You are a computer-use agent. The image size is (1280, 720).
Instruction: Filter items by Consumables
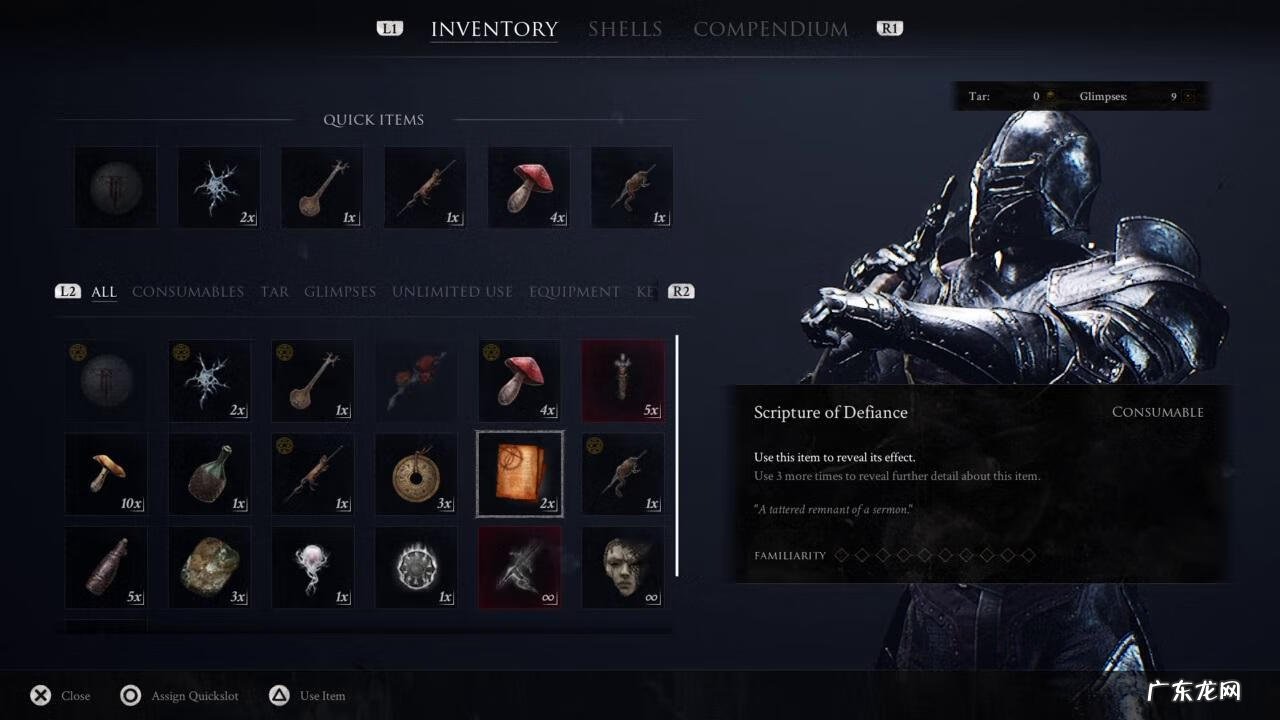[188, 292]
